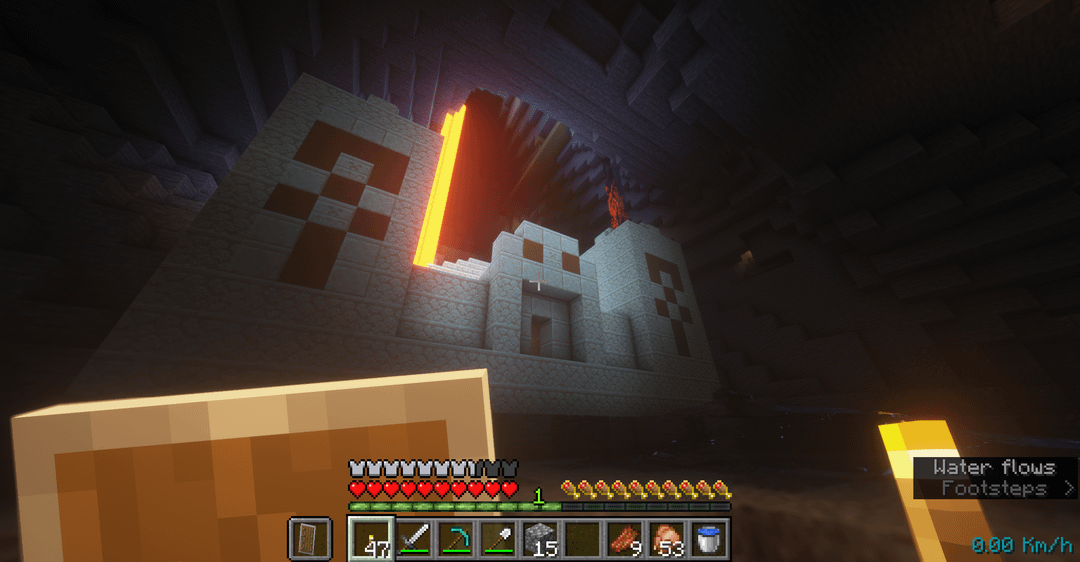Choose the diamond pickaxe slot
1080x562 pixels.
tap(456, 539)
